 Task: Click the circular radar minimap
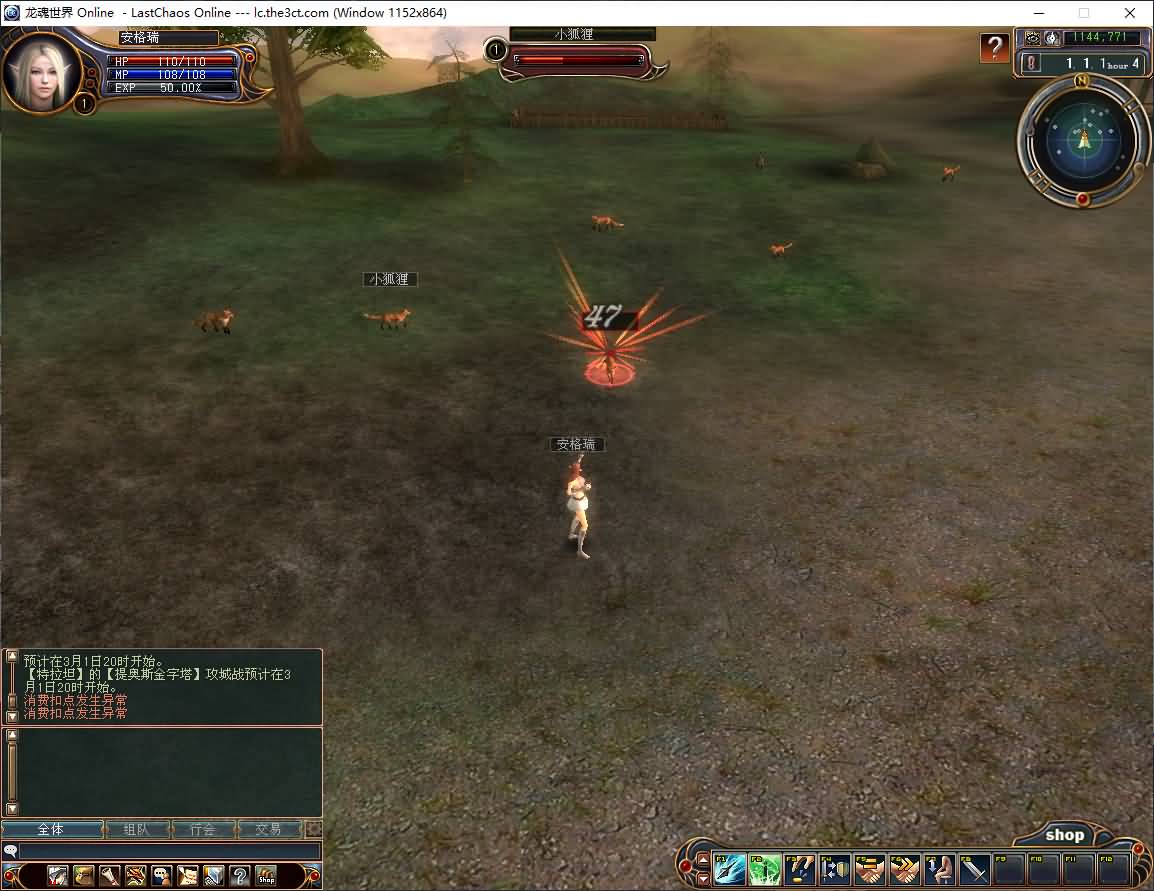point(1083,139)
